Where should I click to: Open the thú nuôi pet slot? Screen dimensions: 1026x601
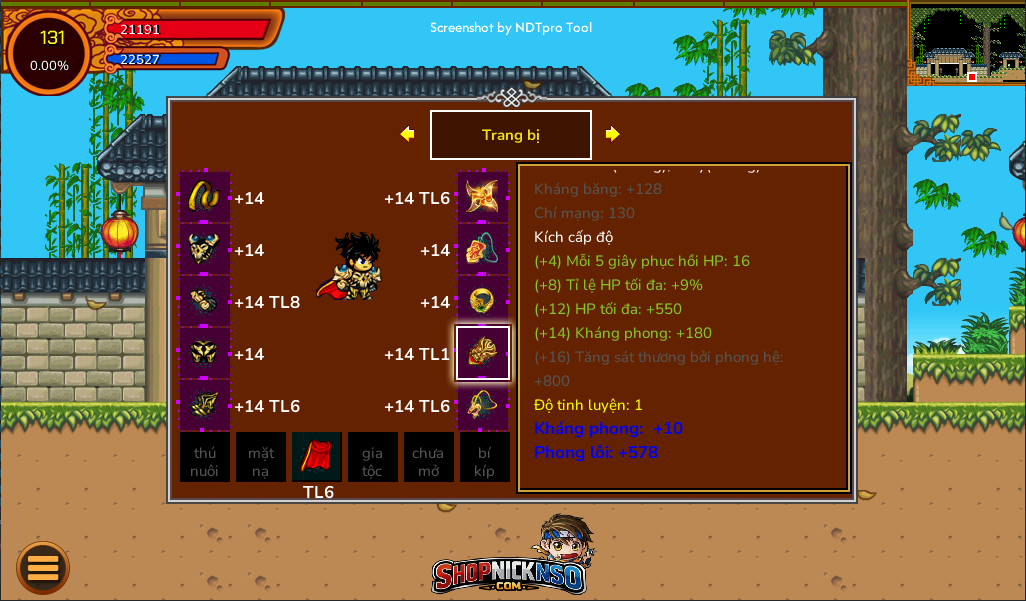pos(205,458)
